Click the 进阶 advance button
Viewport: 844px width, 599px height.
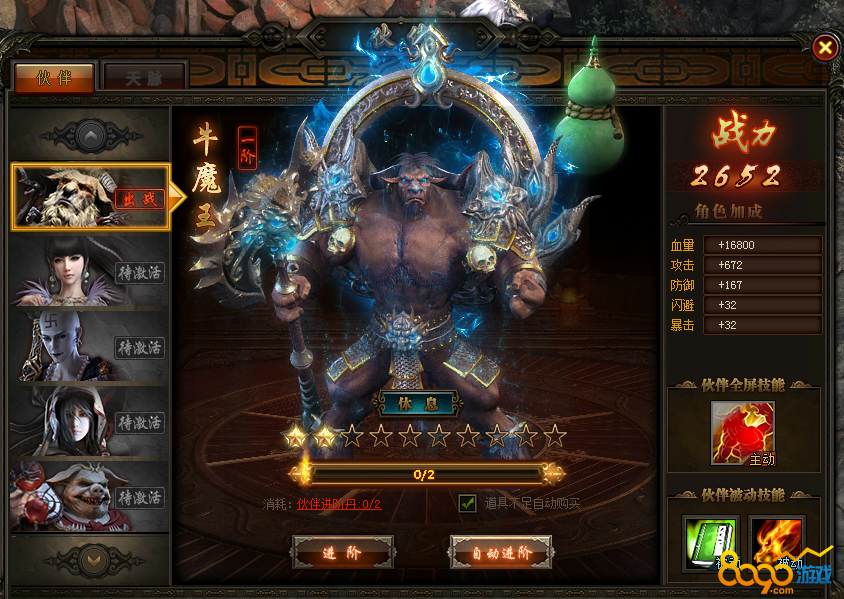tap(343, 552)
